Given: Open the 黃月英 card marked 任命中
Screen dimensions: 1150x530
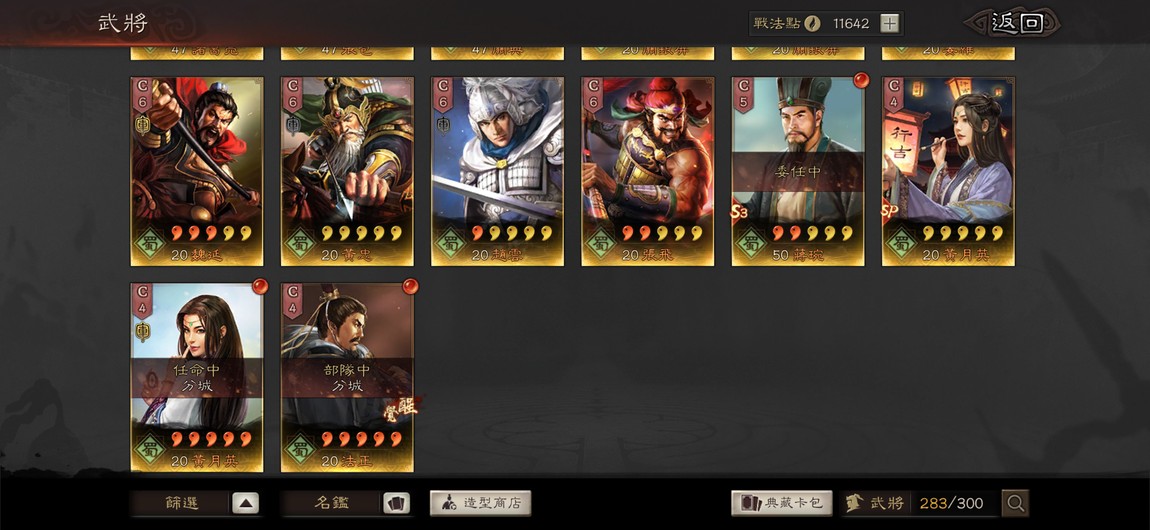Looking at the screenshot, I should [197, 376].
